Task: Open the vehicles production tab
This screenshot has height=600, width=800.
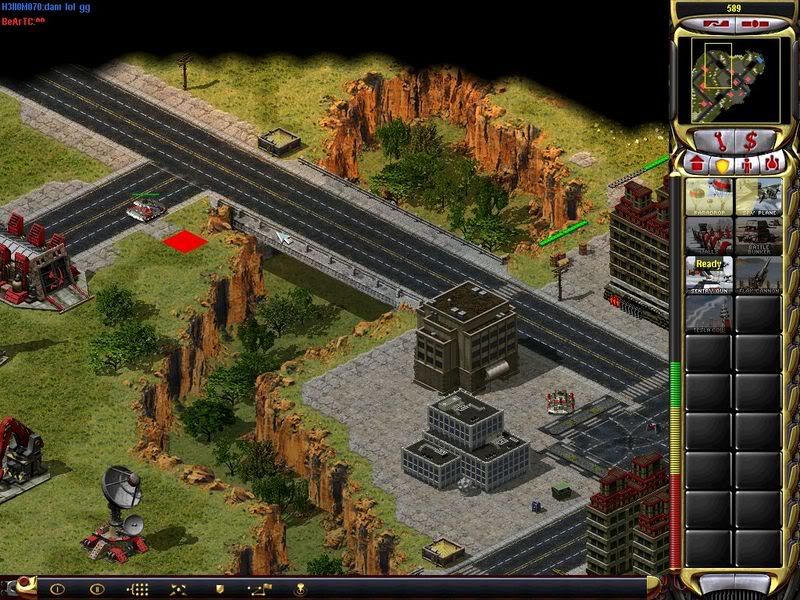Action: [770, 163]
